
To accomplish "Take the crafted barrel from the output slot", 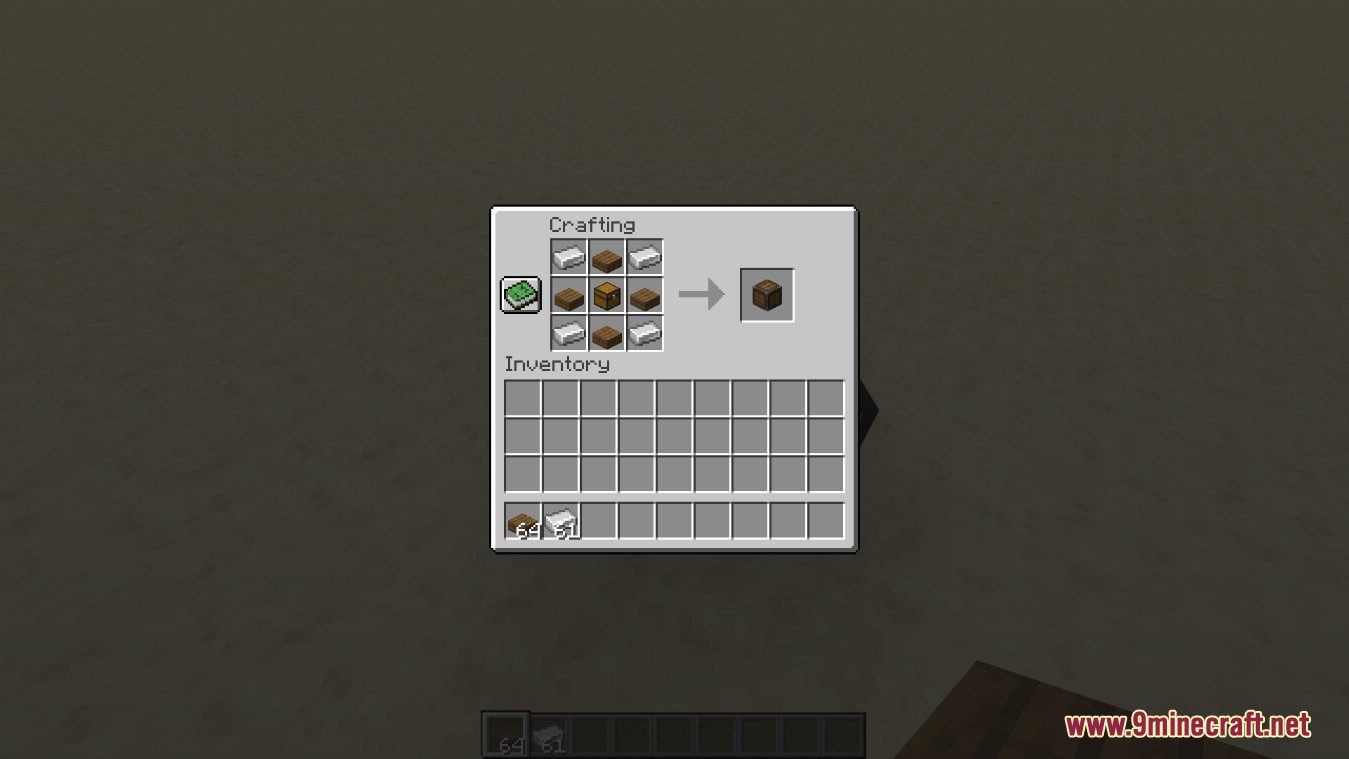I will pyautogui.click(x=766, y=294).
